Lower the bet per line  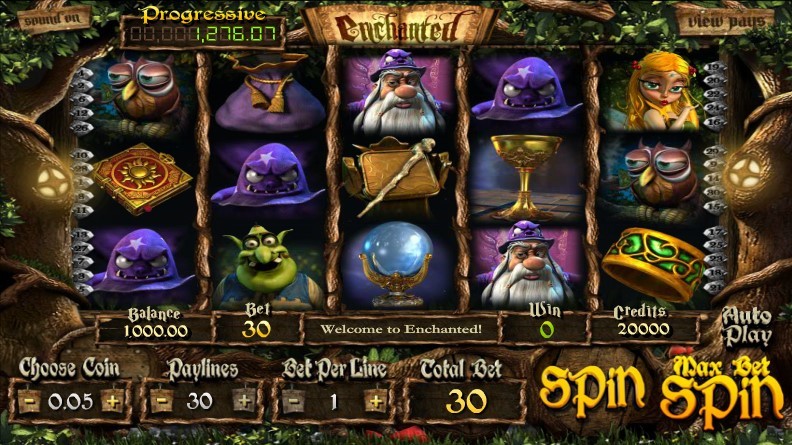[x=293, y=402]
